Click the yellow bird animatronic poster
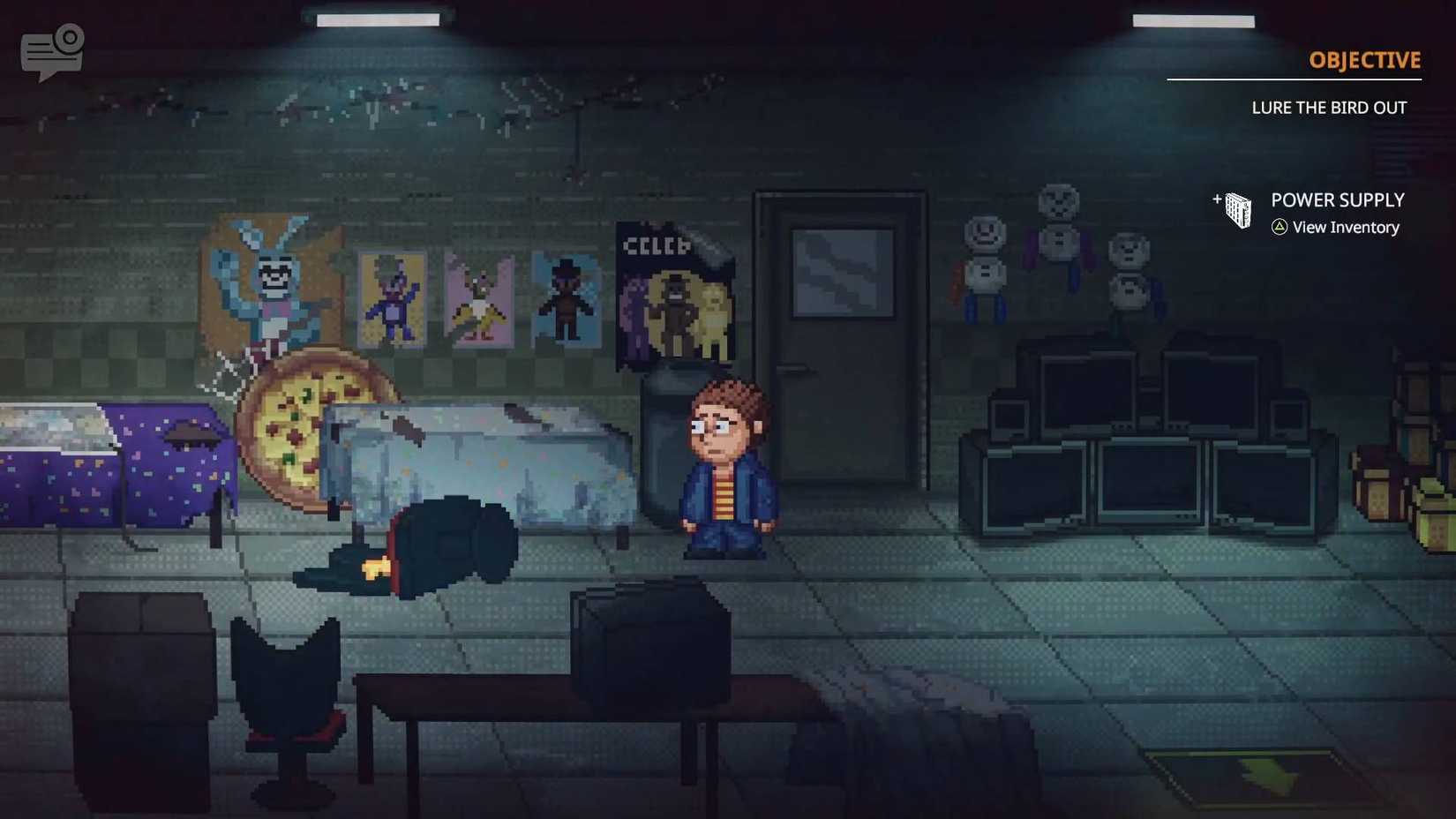 (479, 298)
